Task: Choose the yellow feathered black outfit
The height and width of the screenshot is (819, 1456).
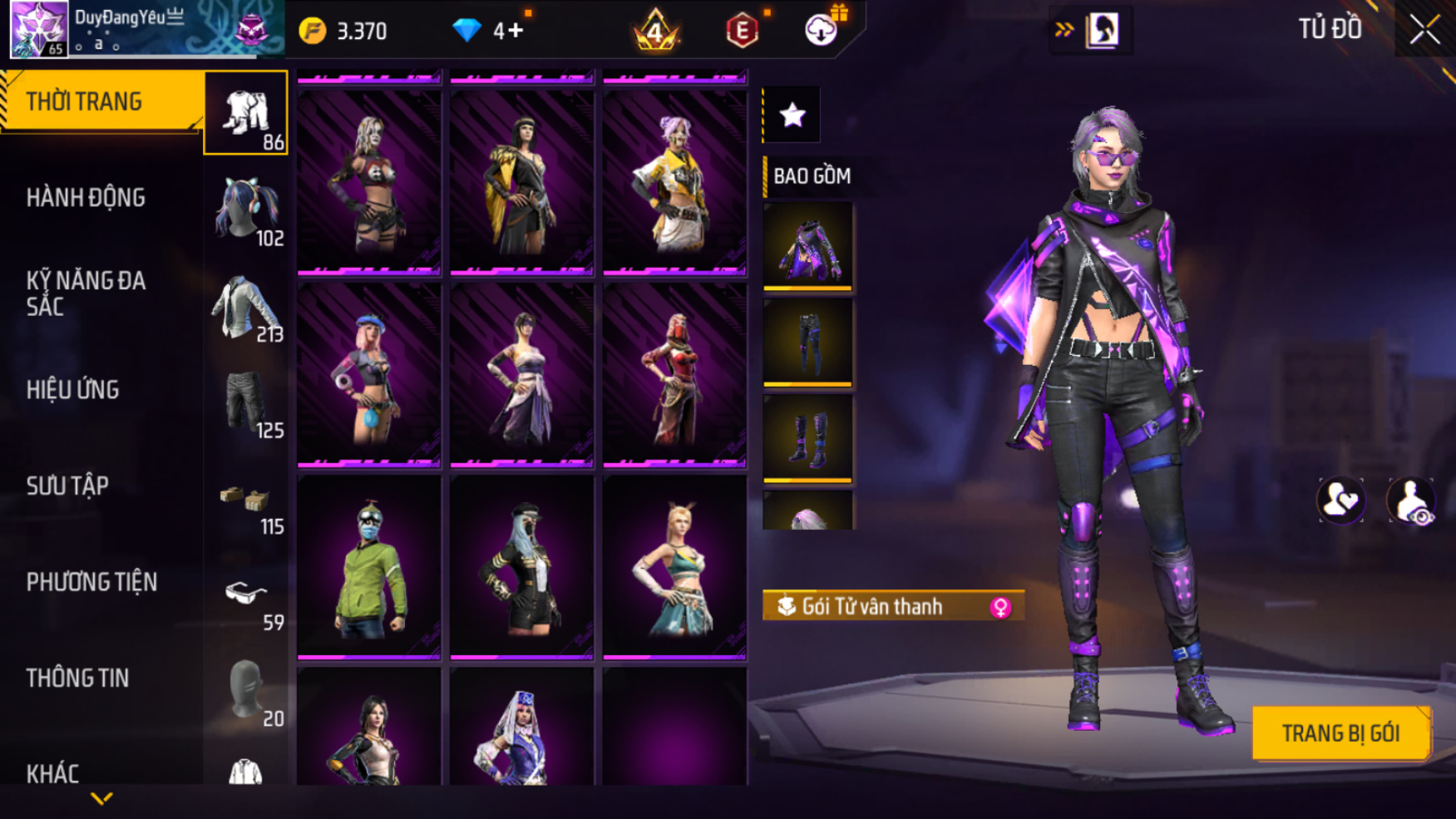Action: pos(521,181)
